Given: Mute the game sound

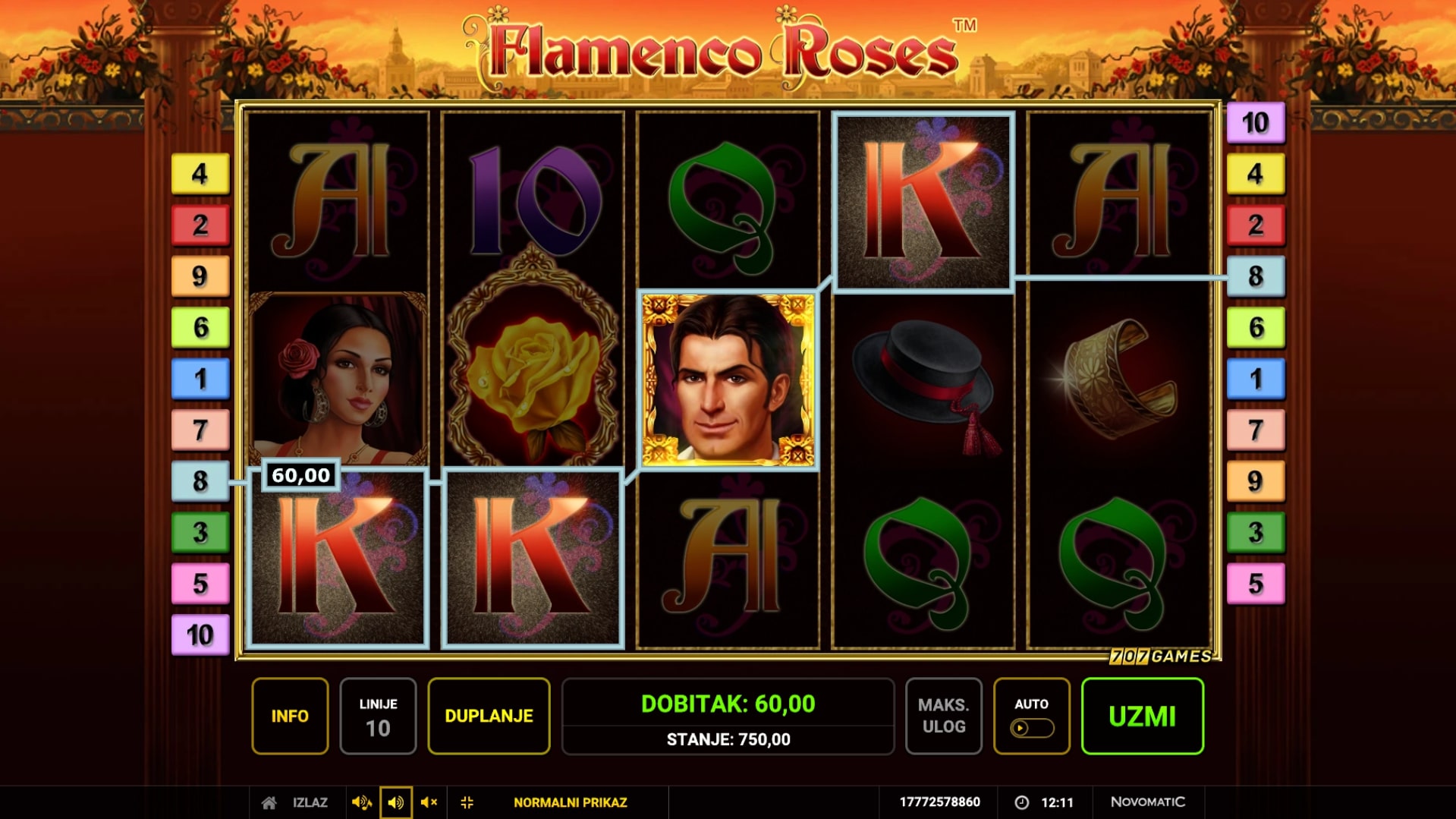Looking at the screenshot, I should pos(429,802).
